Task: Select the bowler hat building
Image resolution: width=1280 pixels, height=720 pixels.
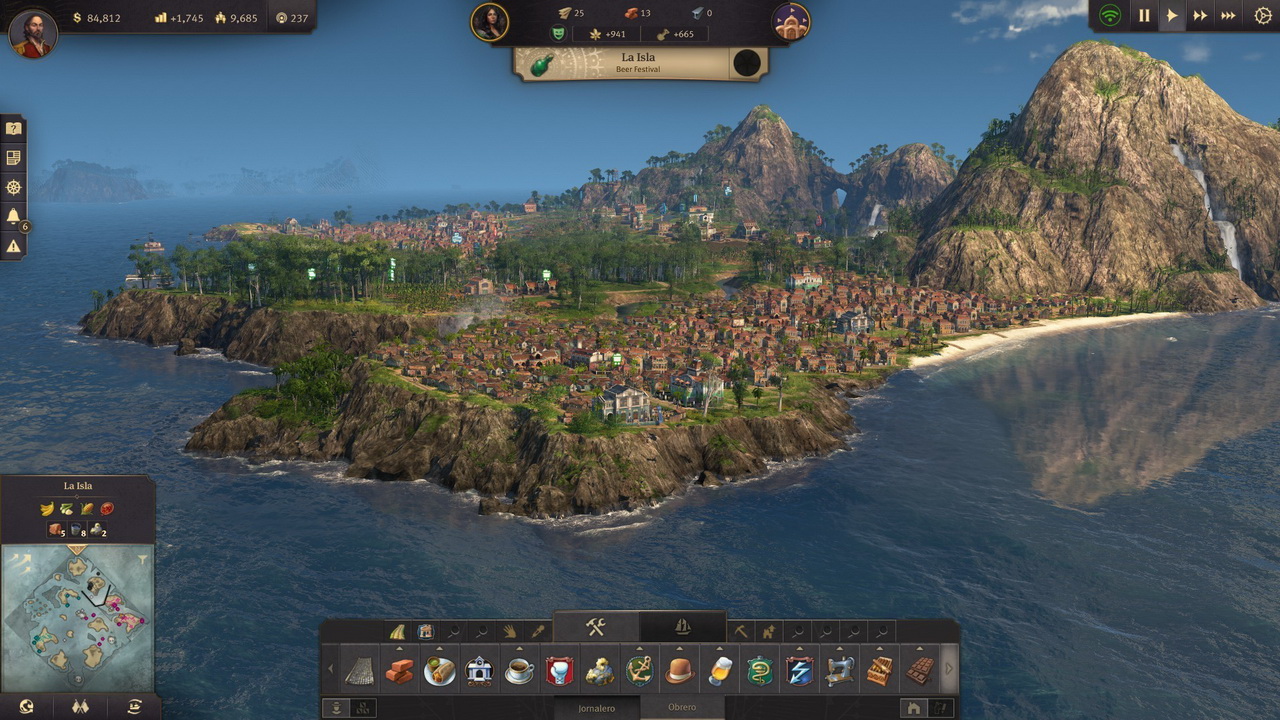Action: tap(679, 671)
